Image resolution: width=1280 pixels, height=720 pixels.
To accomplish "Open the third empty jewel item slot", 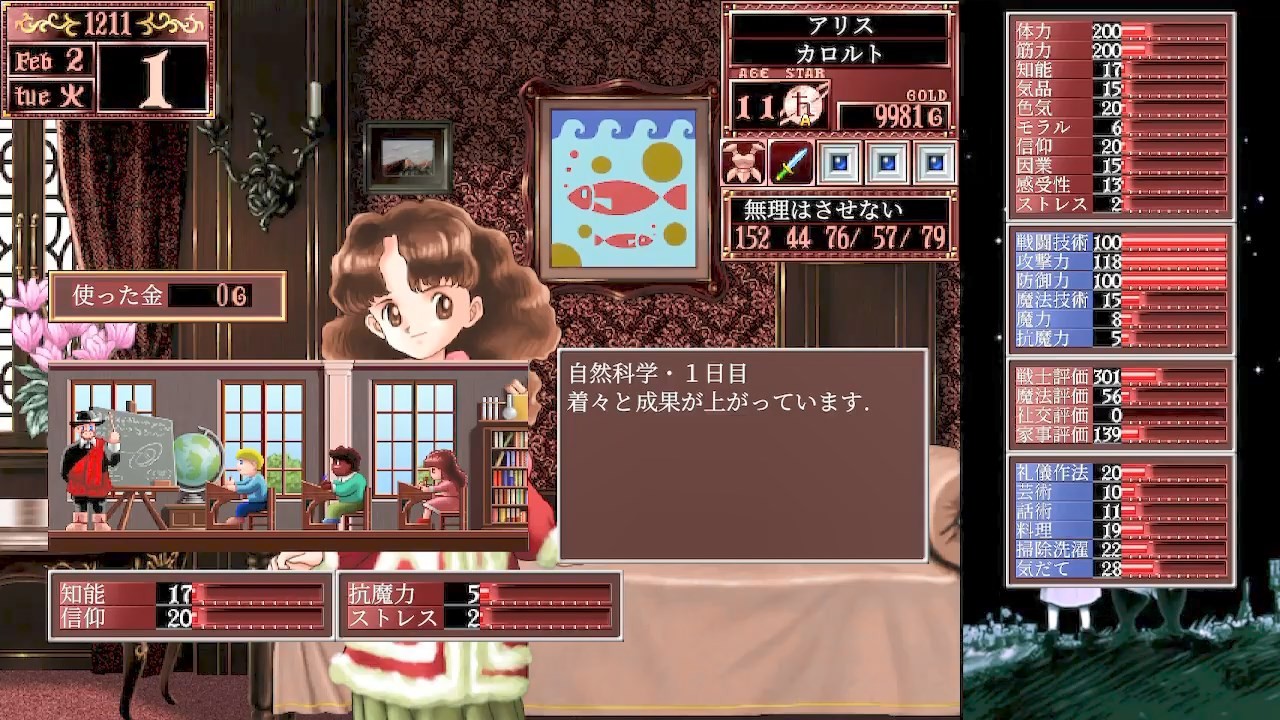I will click(x=930, y=162).
